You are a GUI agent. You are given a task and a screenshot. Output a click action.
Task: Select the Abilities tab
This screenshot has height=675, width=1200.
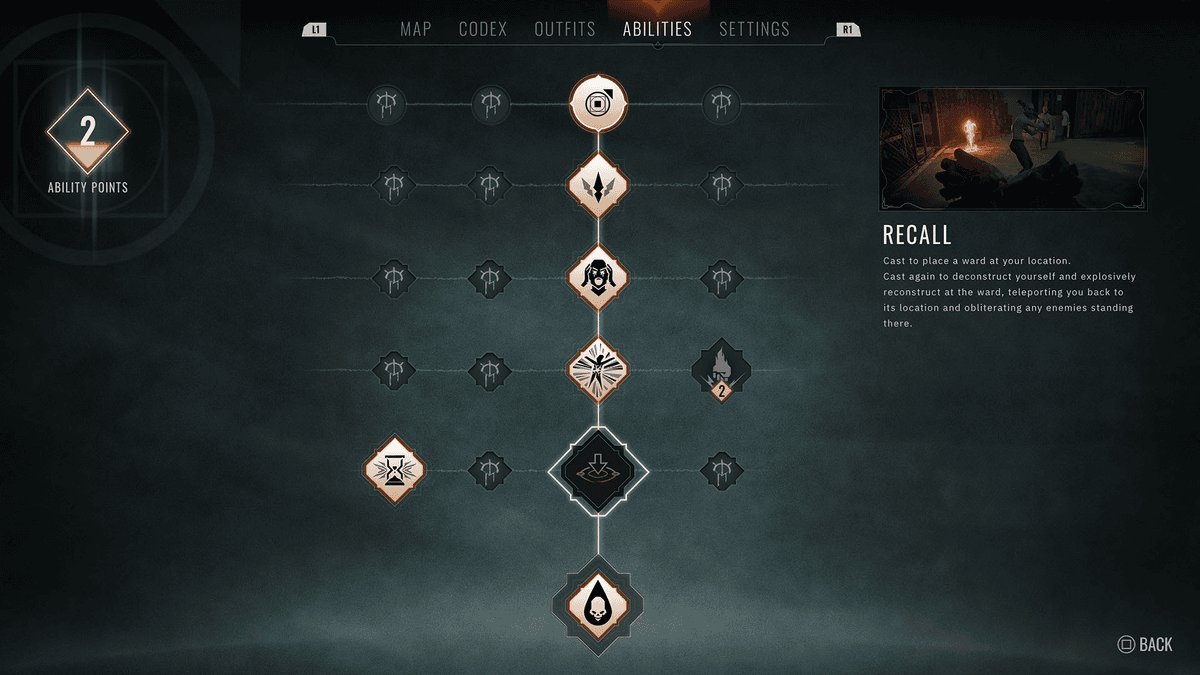[x=657, y=29]
